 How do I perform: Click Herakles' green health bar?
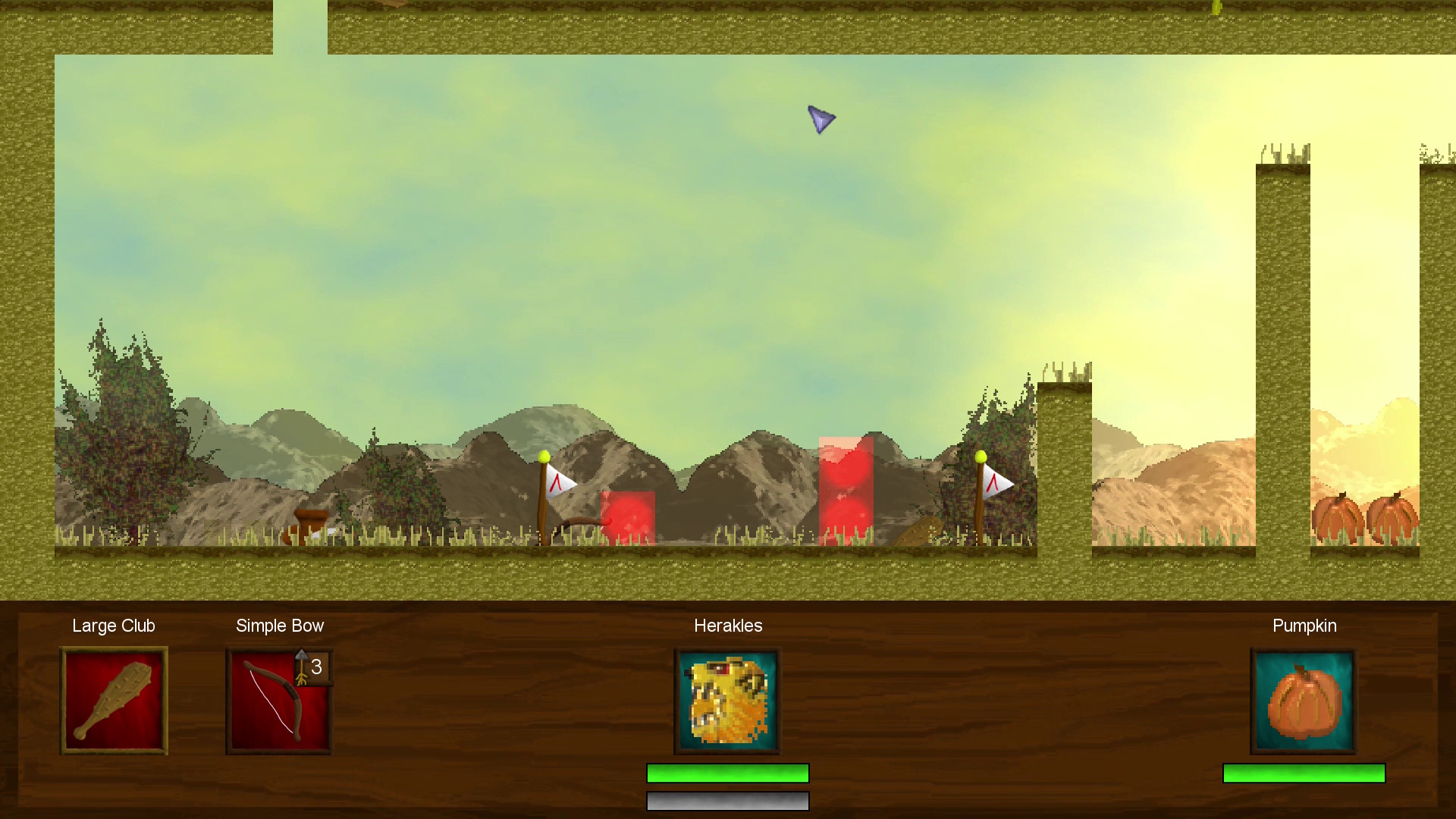click(x=726, y=773)
